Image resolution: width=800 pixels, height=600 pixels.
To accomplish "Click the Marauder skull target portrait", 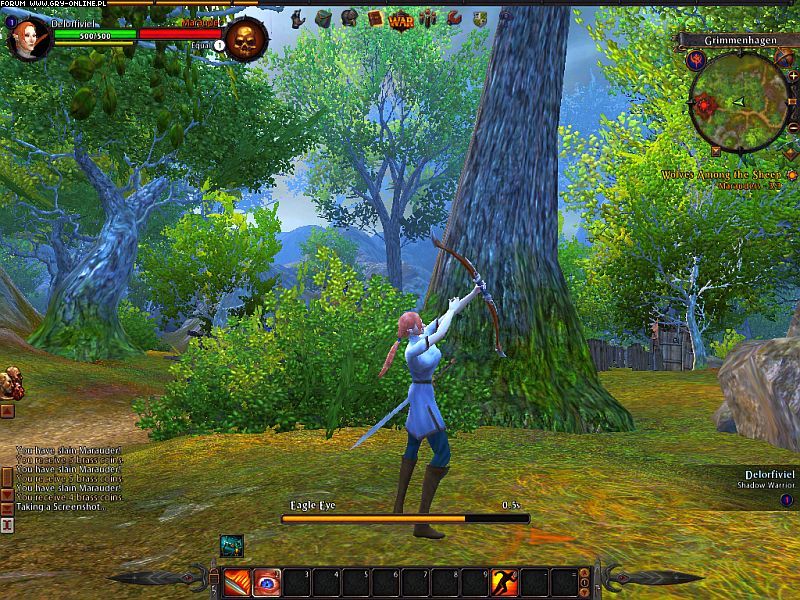I will point(245,40).
